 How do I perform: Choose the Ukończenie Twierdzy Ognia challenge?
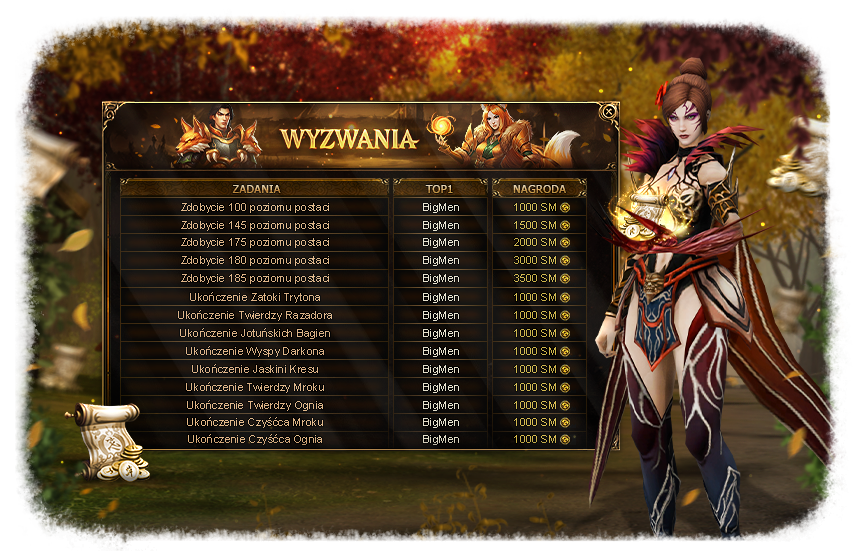tap(255, 405)
